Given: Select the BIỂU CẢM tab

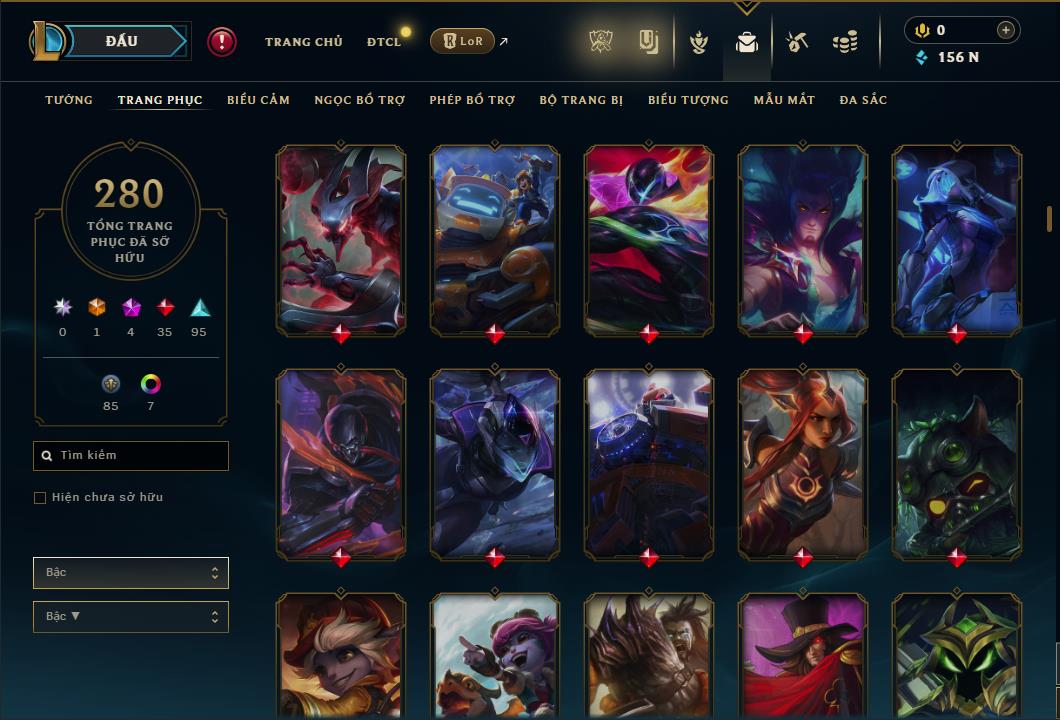Looking at the screenshot, I should coord(258,100).
